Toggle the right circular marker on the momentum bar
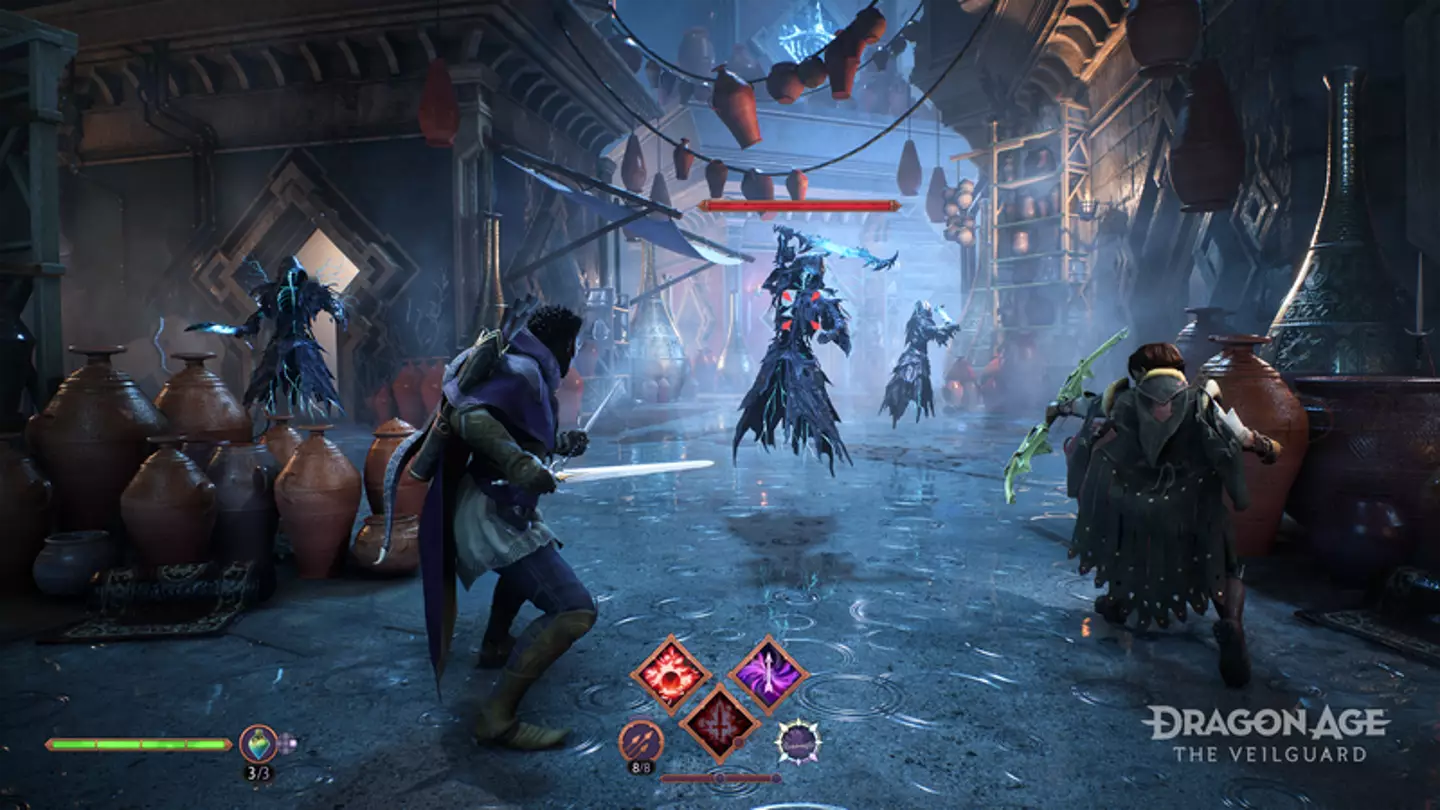This screenshot has height=810, width=1440. [777, 777]
